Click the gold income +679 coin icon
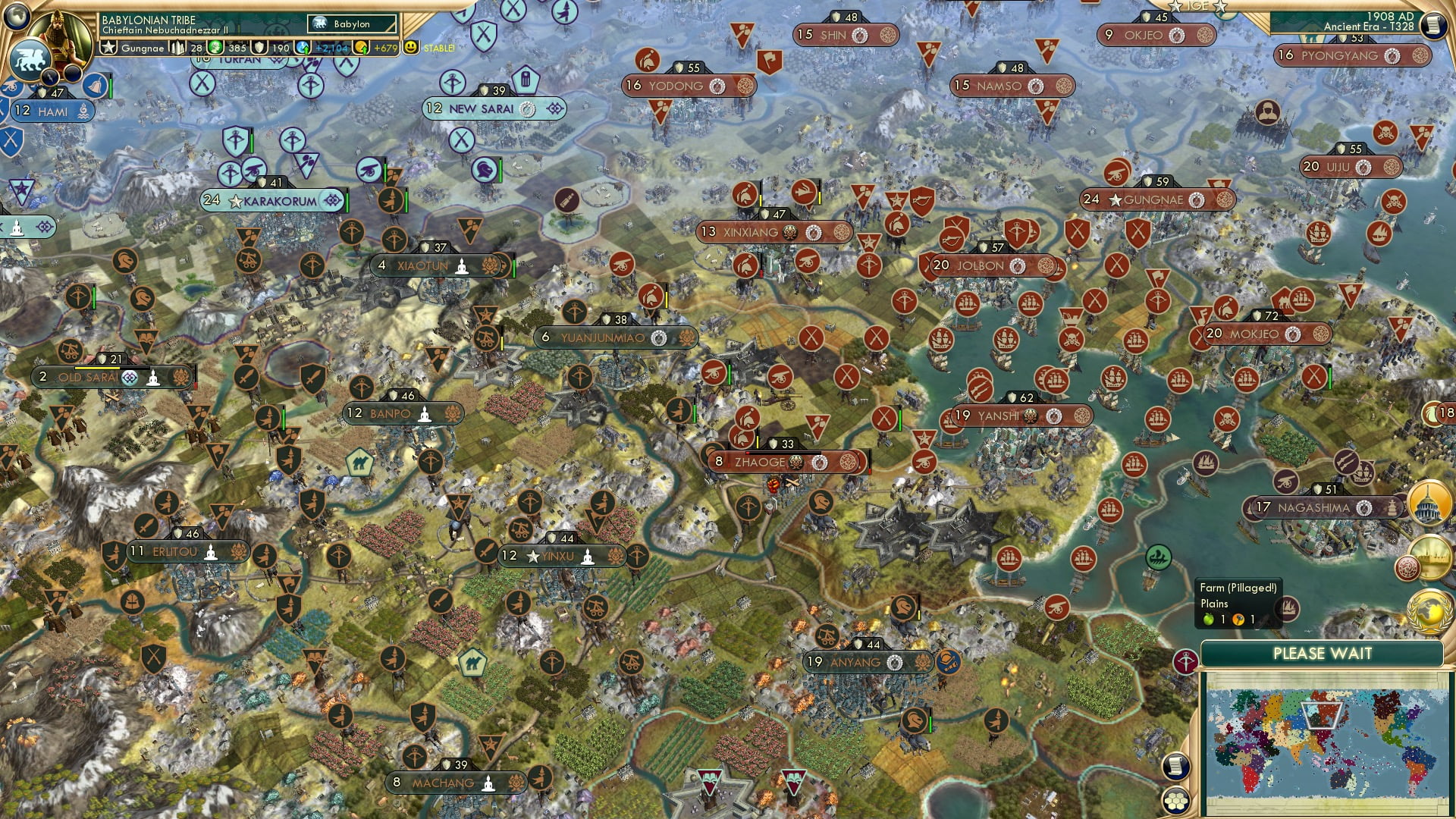The width and height of the screenshot is (1456, 819). tap(362, 48)
